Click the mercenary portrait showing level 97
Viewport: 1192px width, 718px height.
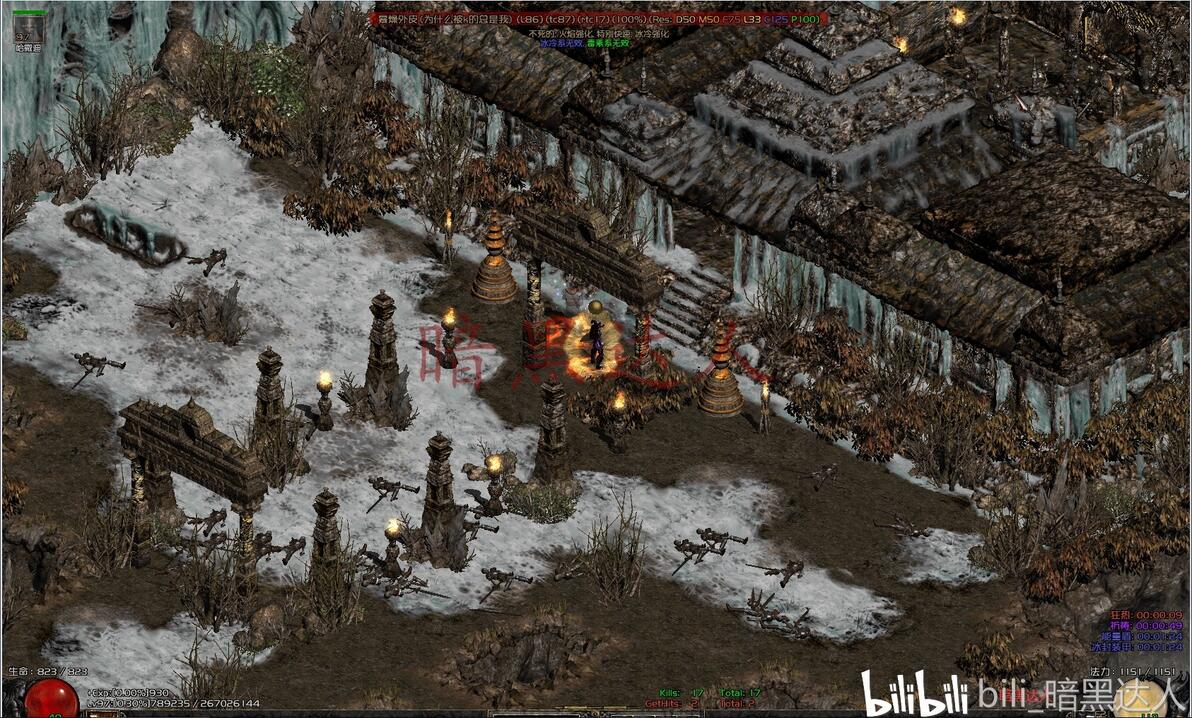[x=28, y=30]
